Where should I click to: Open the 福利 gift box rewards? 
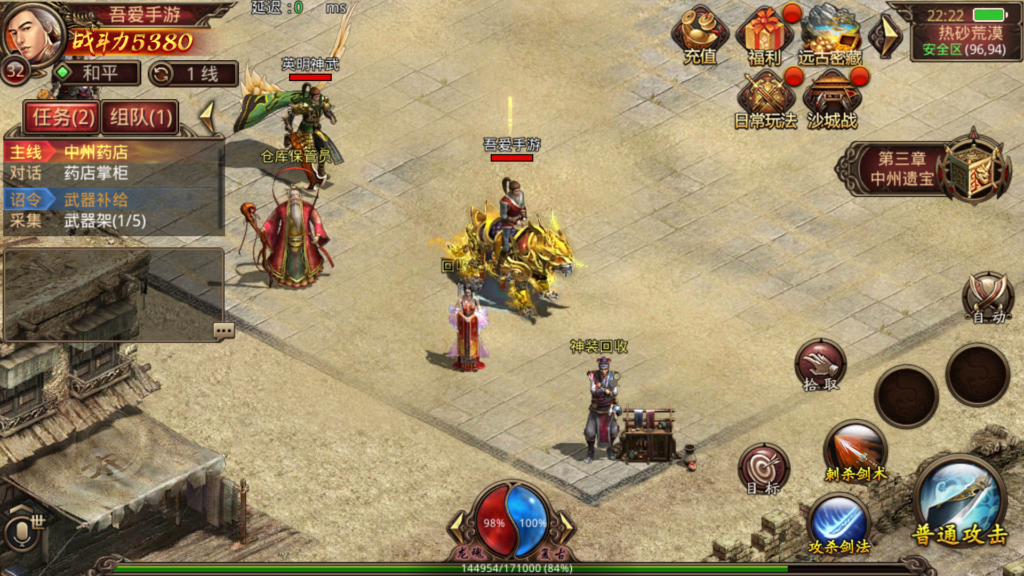coord(764,33)
